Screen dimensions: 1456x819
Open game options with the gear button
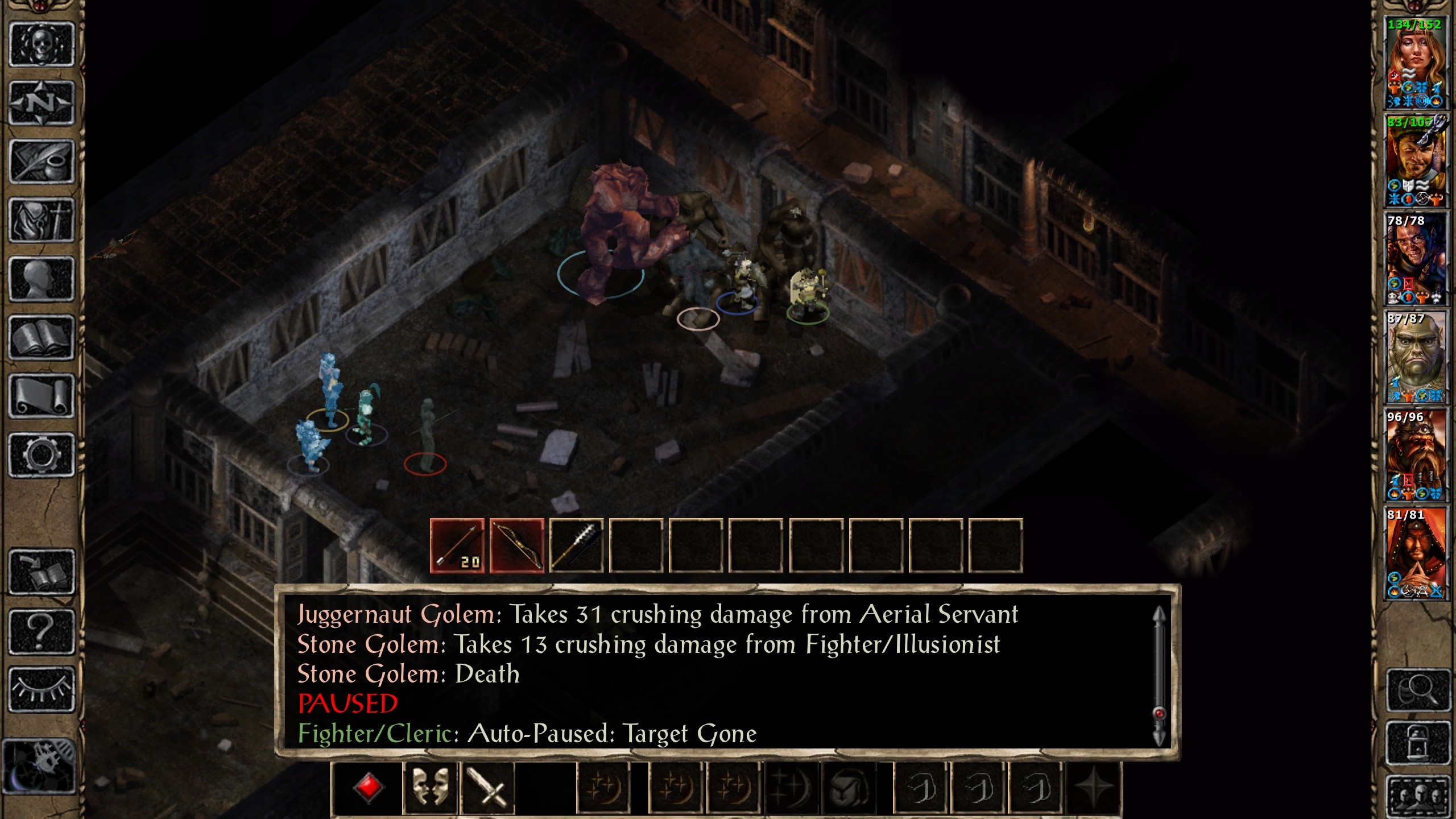[x=42, y=455]
